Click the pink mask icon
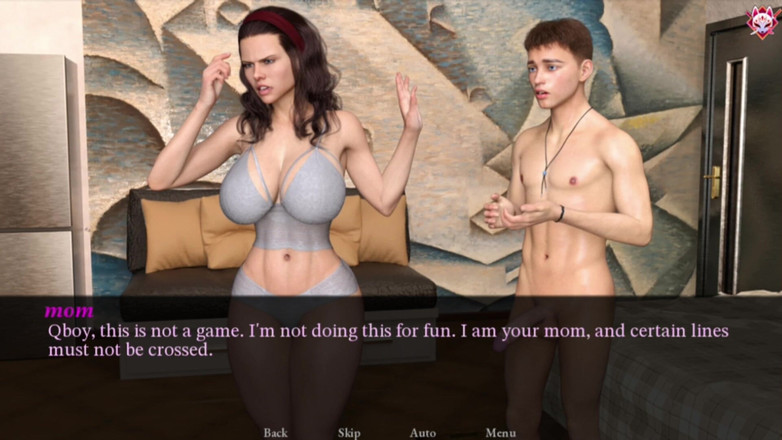782x440 pixels. click(762, 22)
